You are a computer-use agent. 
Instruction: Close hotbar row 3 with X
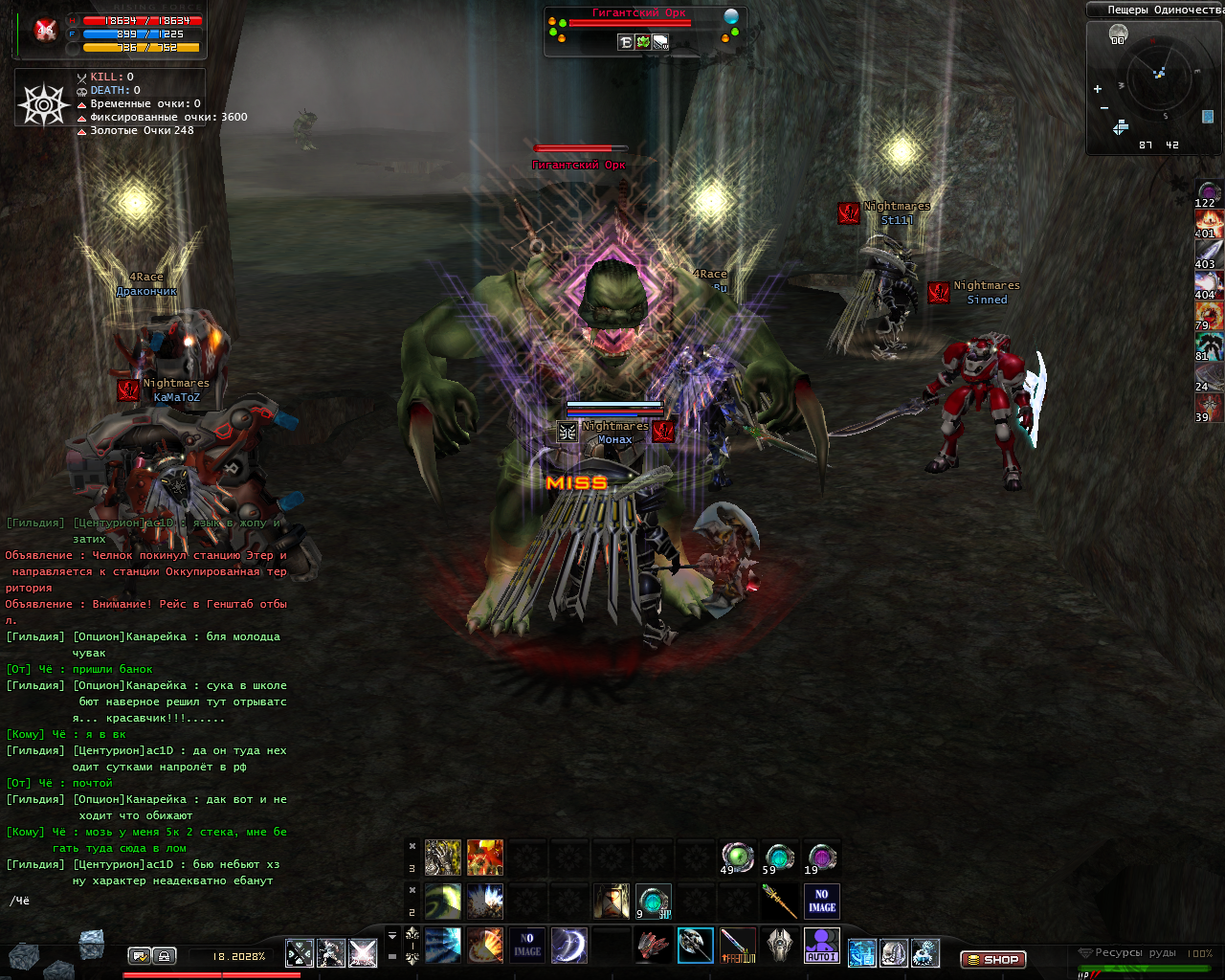pyautogui.click(x=412, y=846)
